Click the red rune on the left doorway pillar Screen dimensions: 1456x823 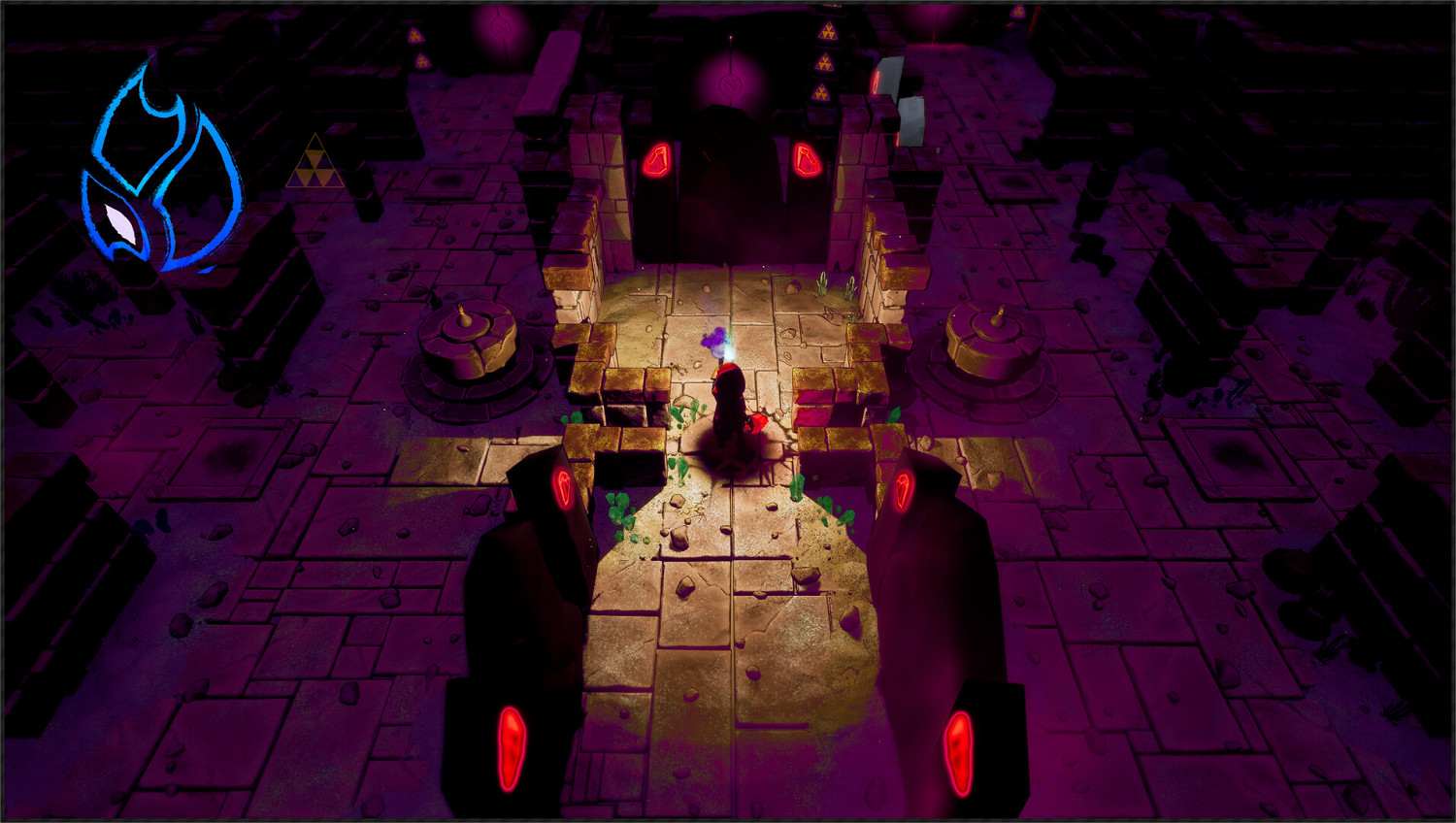click(x=659, y=160)
